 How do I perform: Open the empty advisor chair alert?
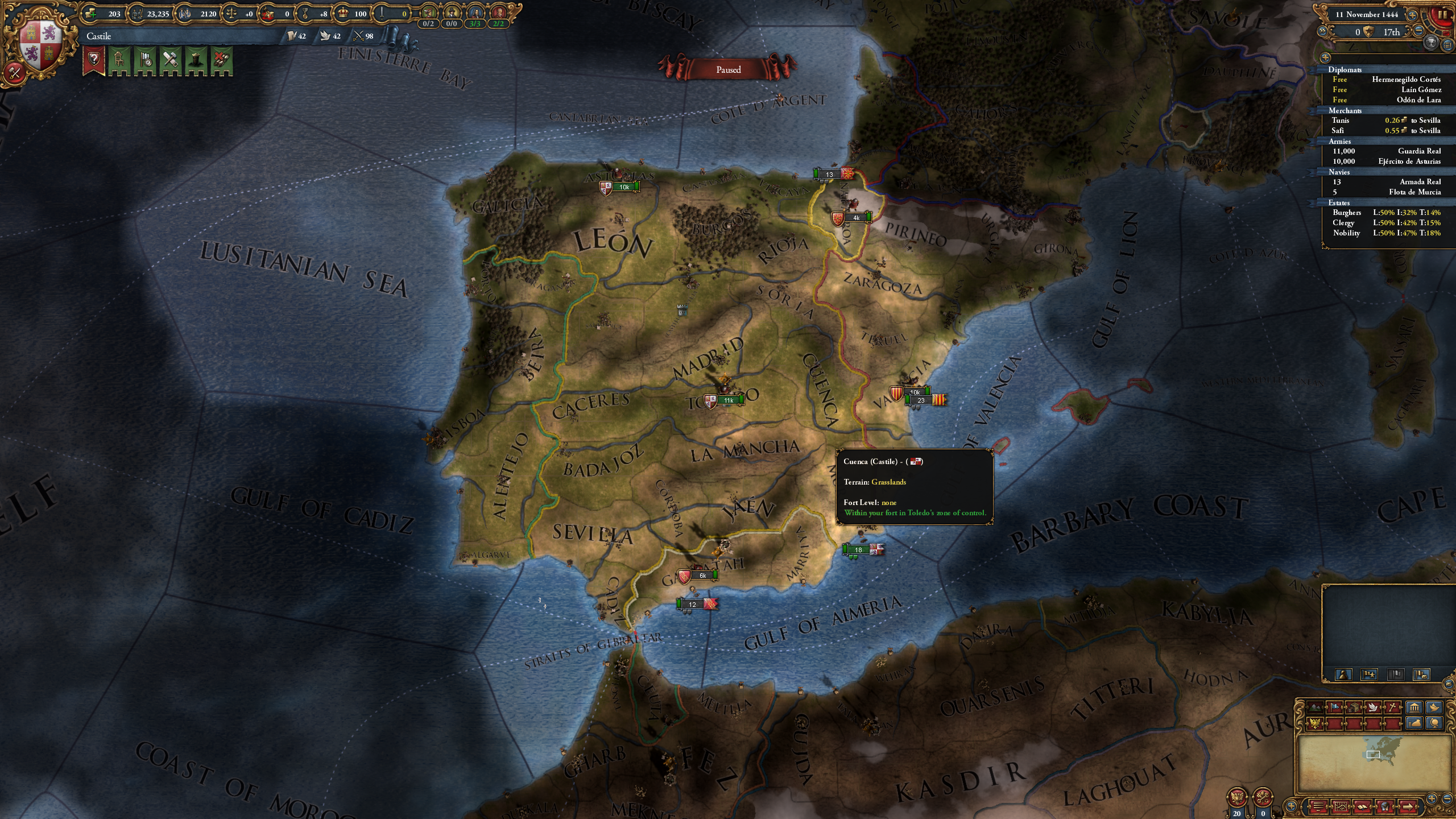coord(119,60)
